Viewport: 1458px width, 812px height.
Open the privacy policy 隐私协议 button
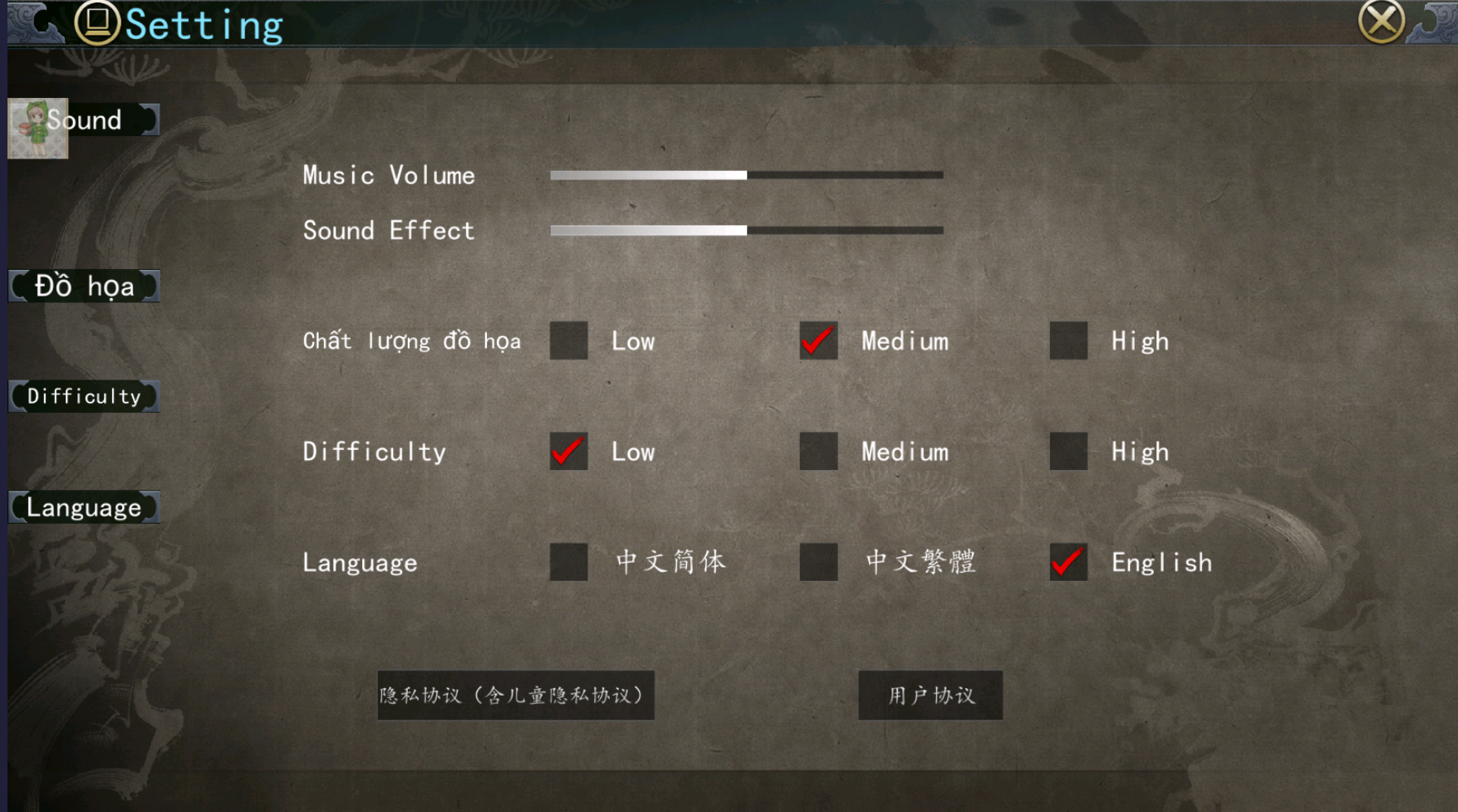coord(515,697)
